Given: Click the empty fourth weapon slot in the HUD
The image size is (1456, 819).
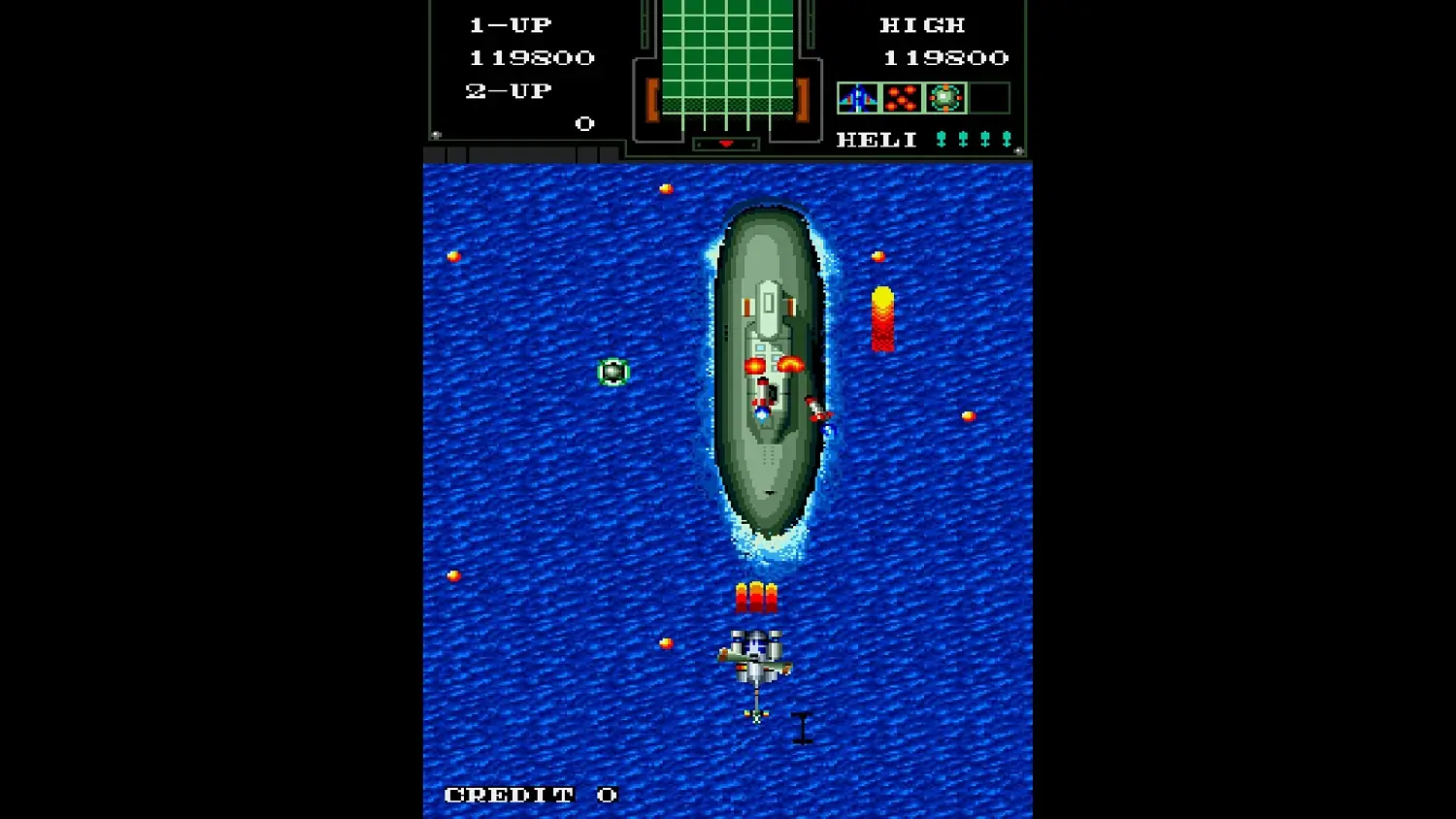Looking at the screenshot, I should (x=990, y=97).
